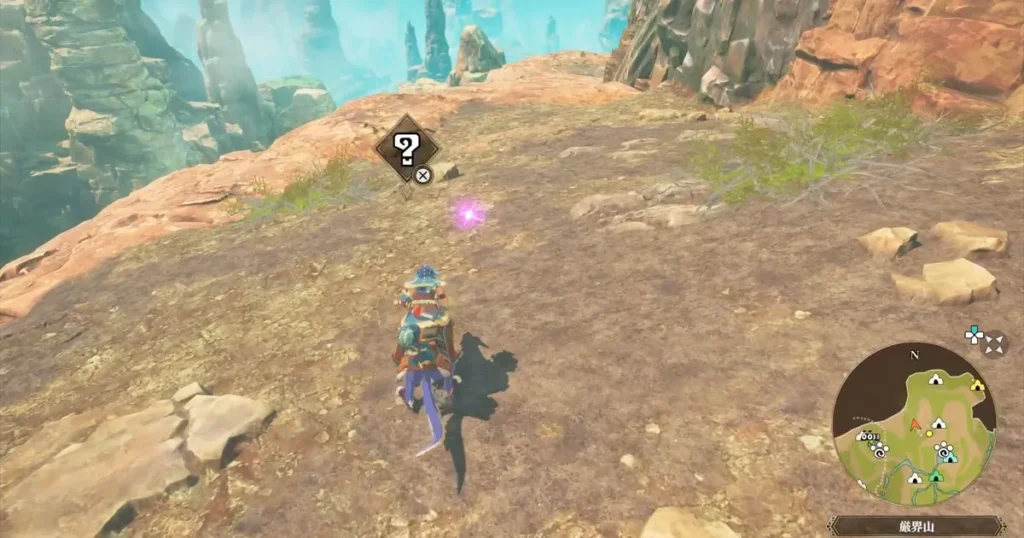Image resolution: width=1024 pixels, height=538 pixels.
Task: Click the four-arrow map expand icon
Action: coord(994,345)
